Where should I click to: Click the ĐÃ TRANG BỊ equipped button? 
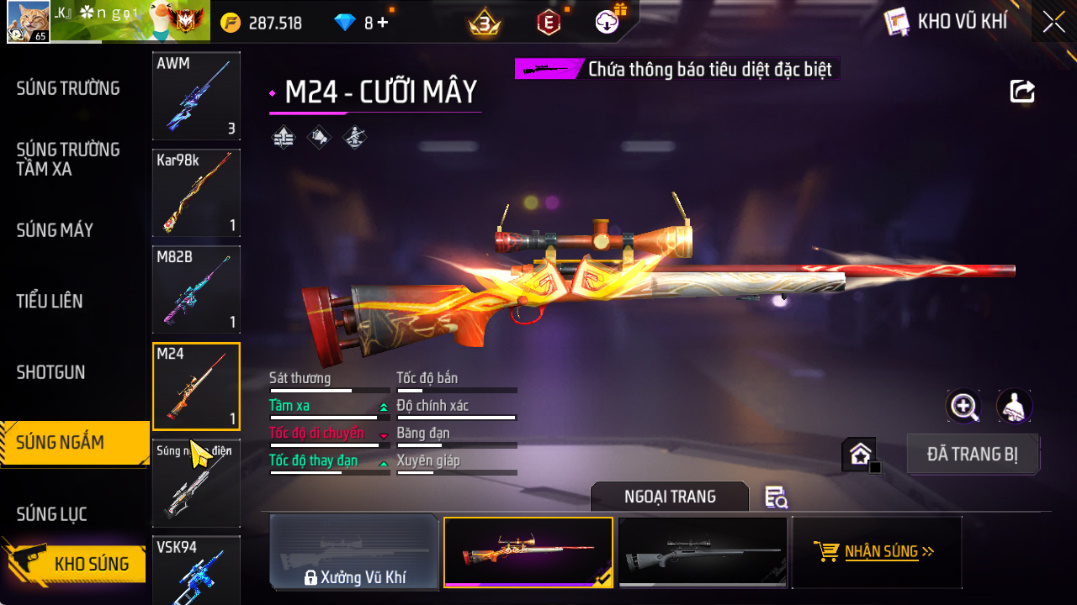[x=972, y=454]
